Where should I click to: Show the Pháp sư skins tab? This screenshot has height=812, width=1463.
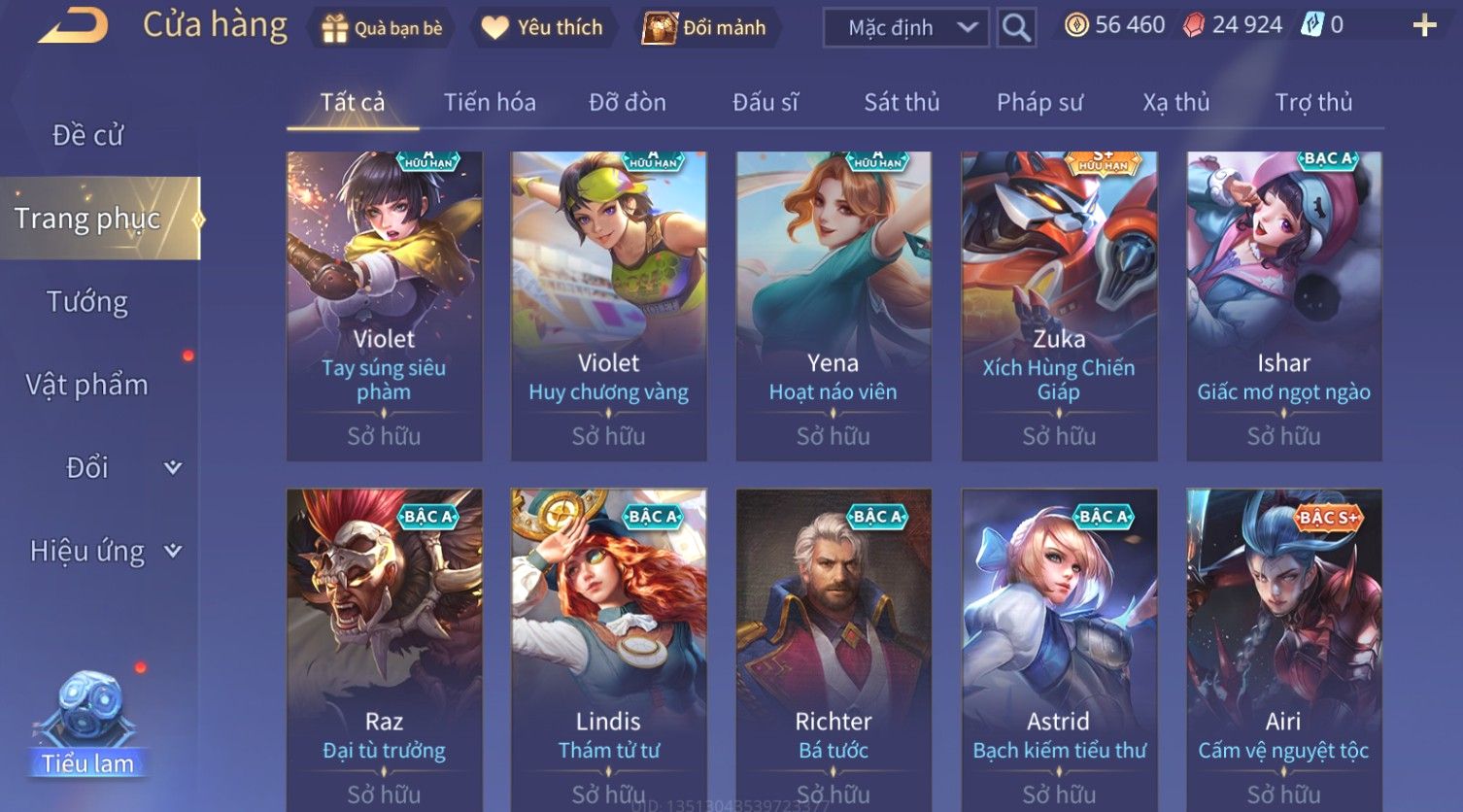(1039, 102)
